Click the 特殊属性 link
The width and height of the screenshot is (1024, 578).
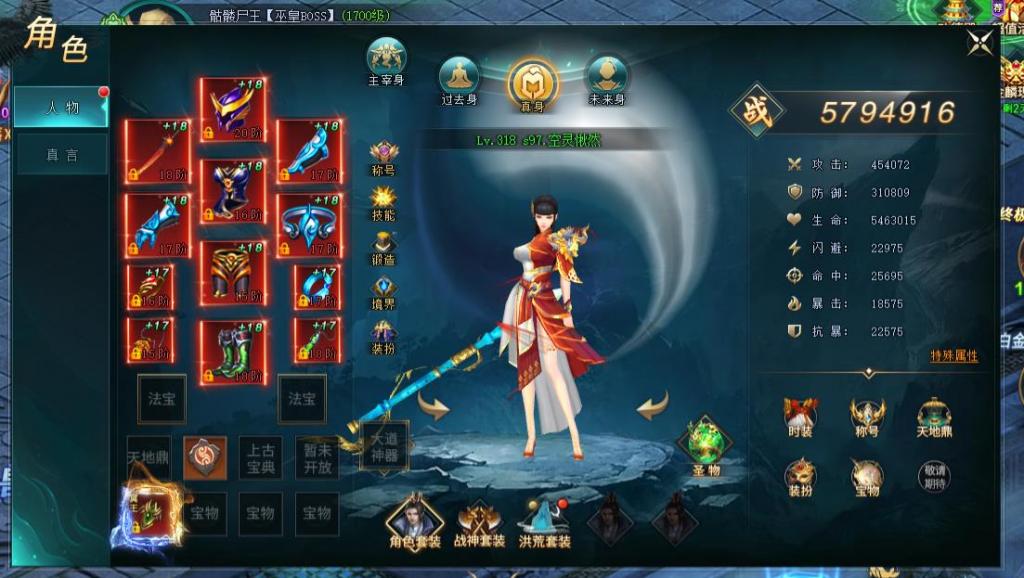pos(954,356)
